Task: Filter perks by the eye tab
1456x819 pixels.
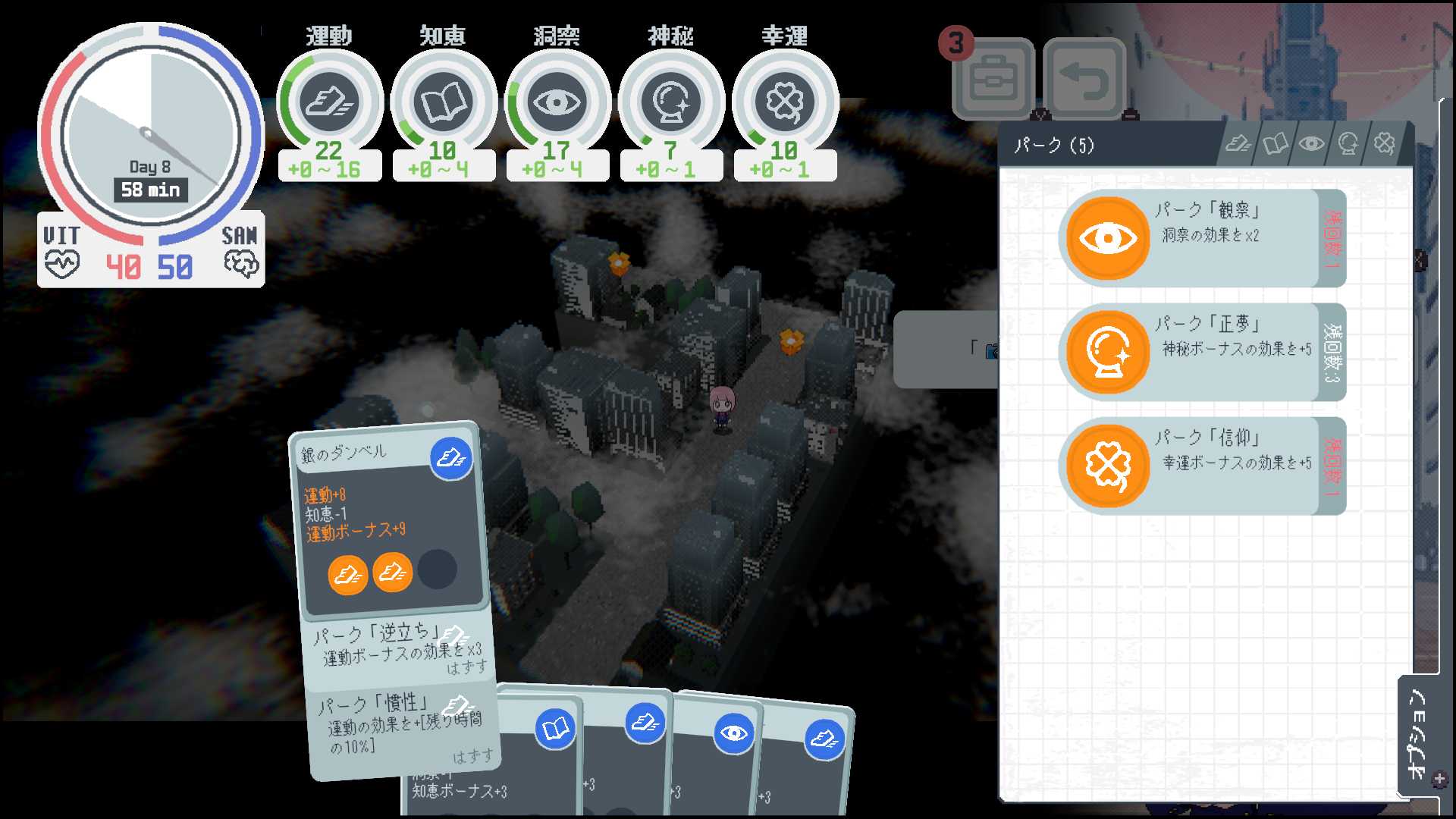Action: (1311, 144)
